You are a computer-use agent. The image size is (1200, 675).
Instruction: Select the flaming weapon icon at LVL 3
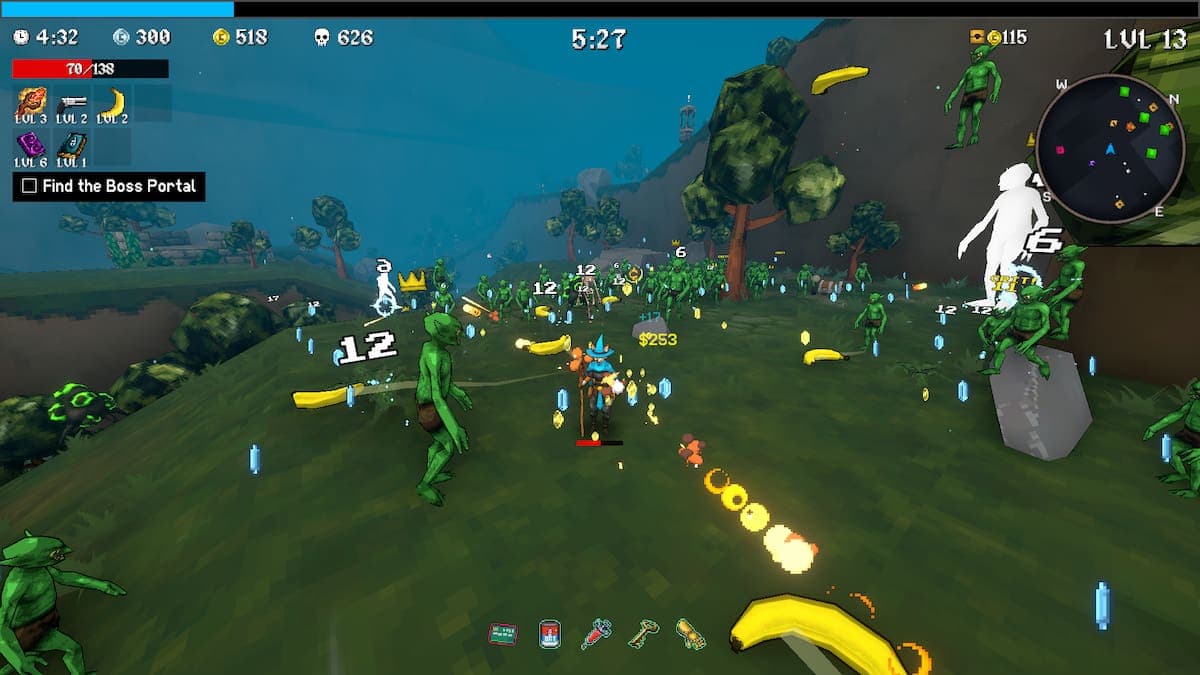click(x=32, y=101)
